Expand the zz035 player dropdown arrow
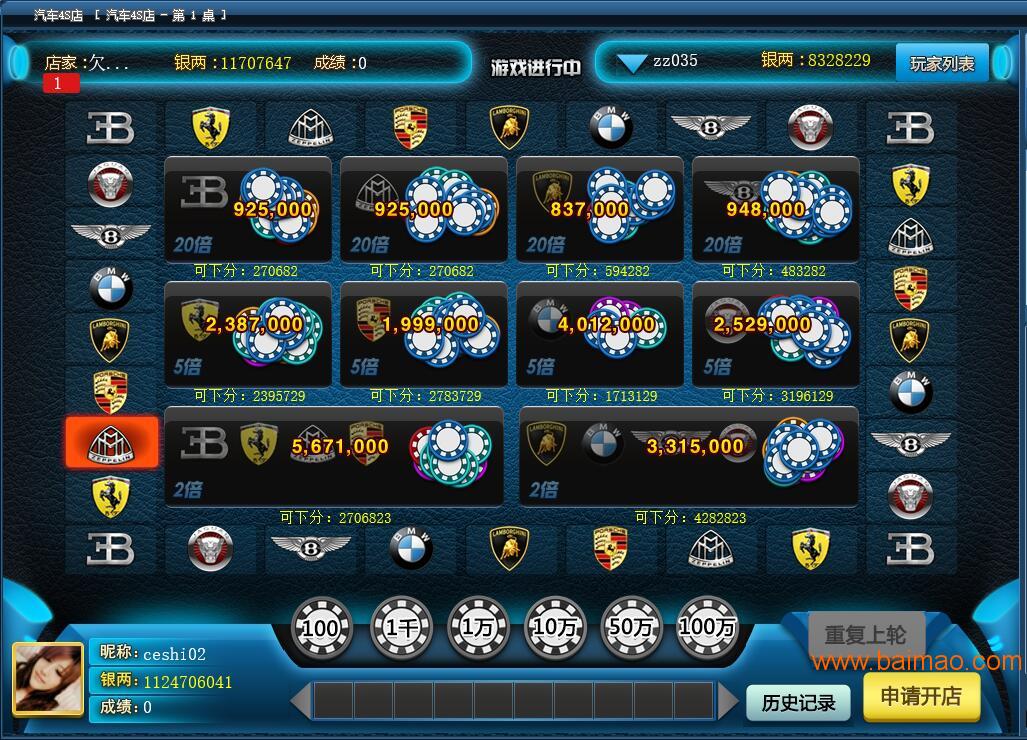The height and width of the screenshot is (740, 1027). (x=632, y=63)
